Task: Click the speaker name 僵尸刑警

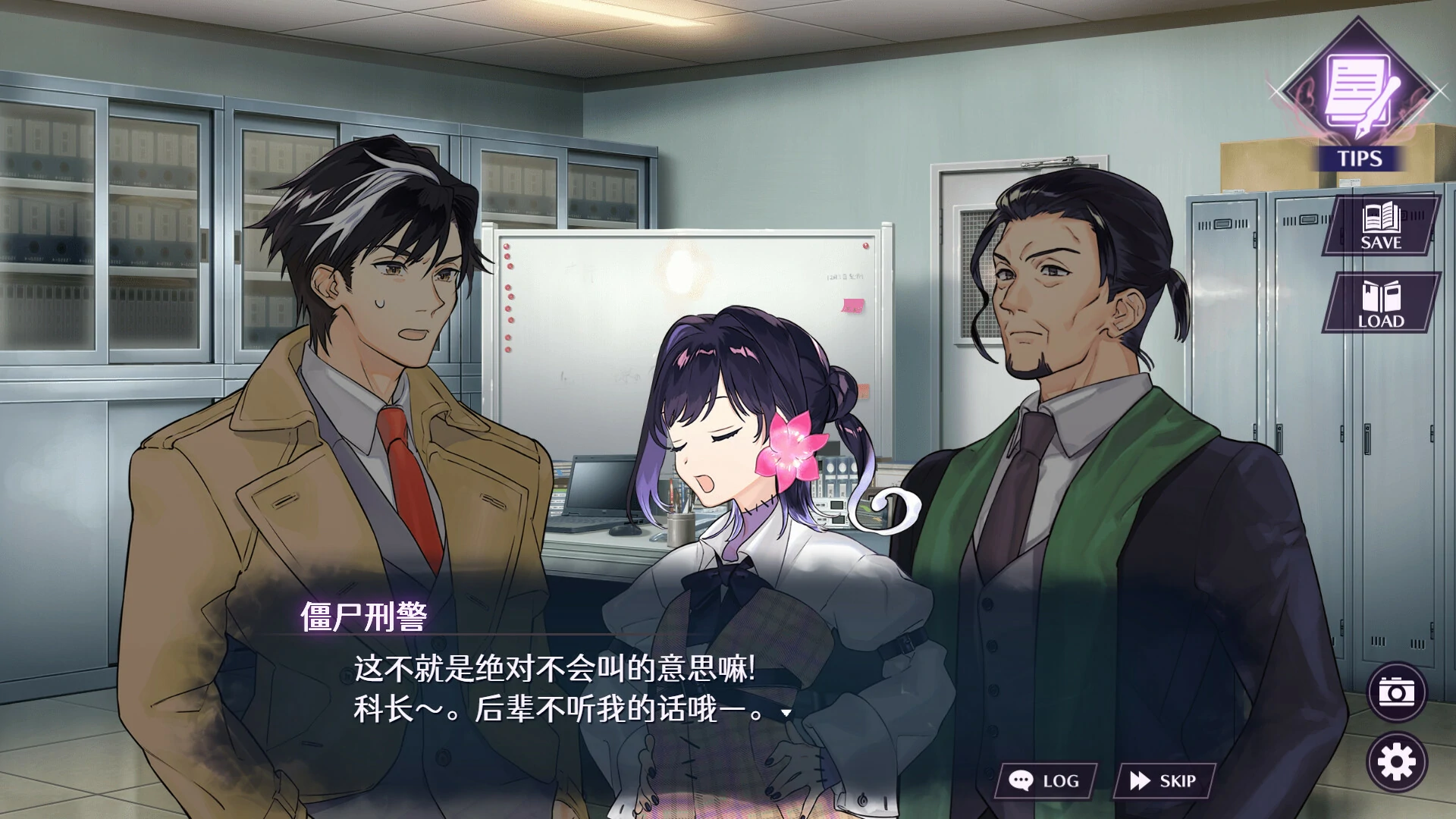Action: click(364, 617)
